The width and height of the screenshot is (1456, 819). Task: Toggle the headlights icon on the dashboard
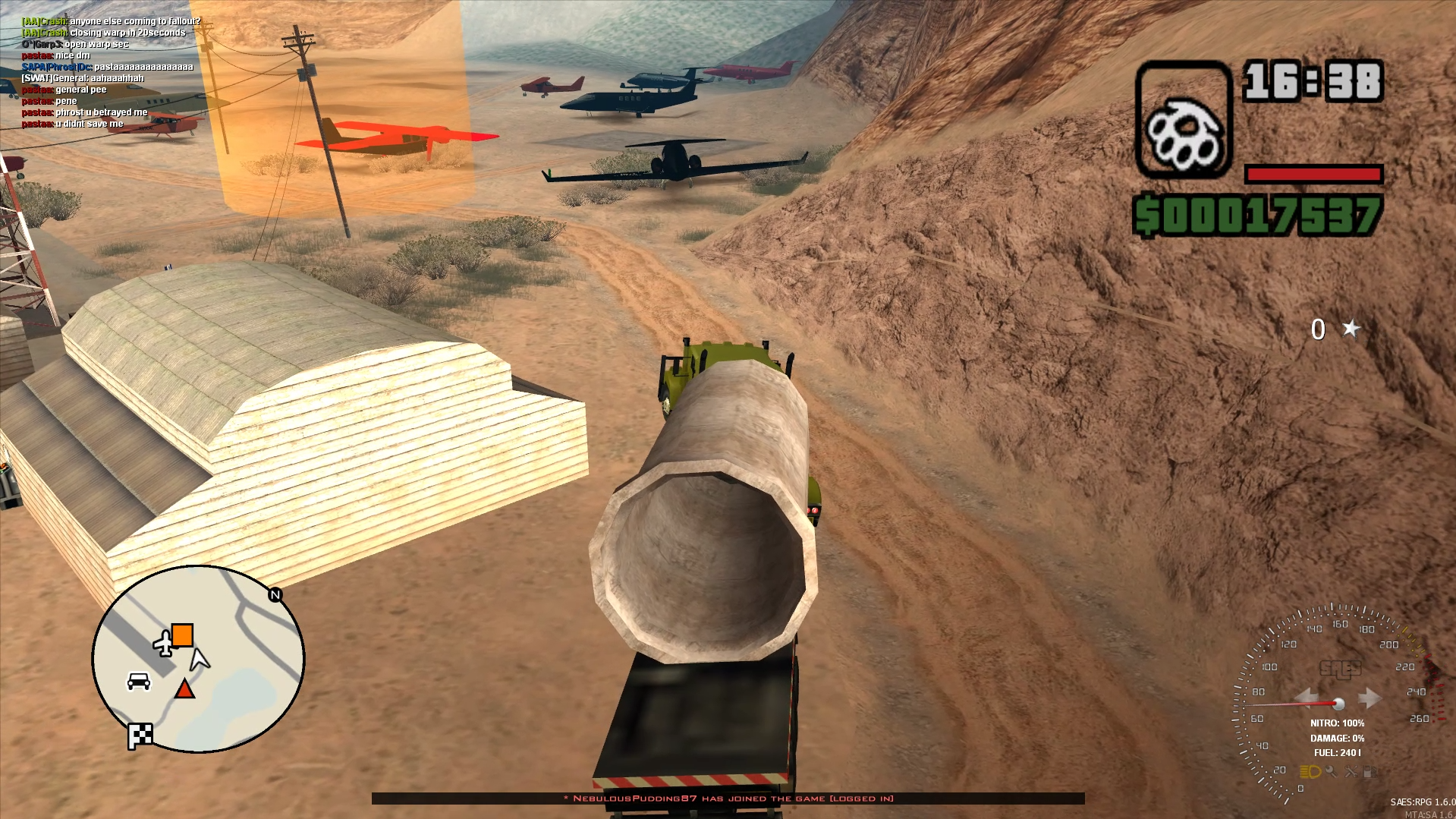[1310, 772]
